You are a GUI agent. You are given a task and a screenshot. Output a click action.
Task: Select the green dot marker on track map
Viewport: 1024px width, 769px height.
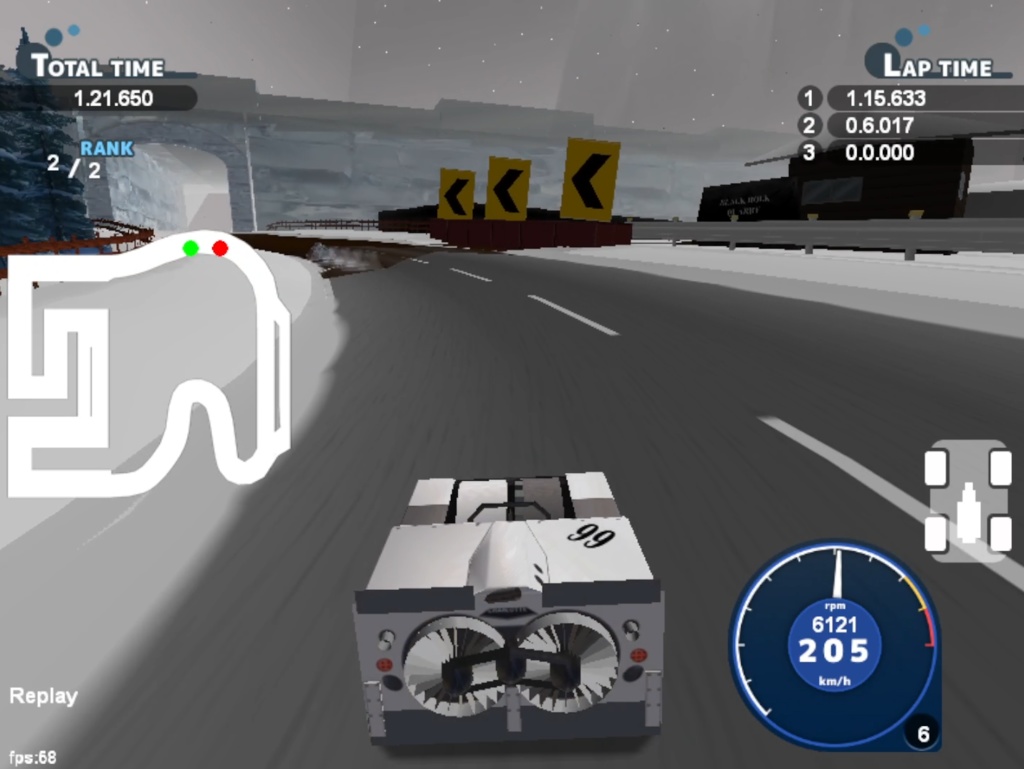point(190,248)
